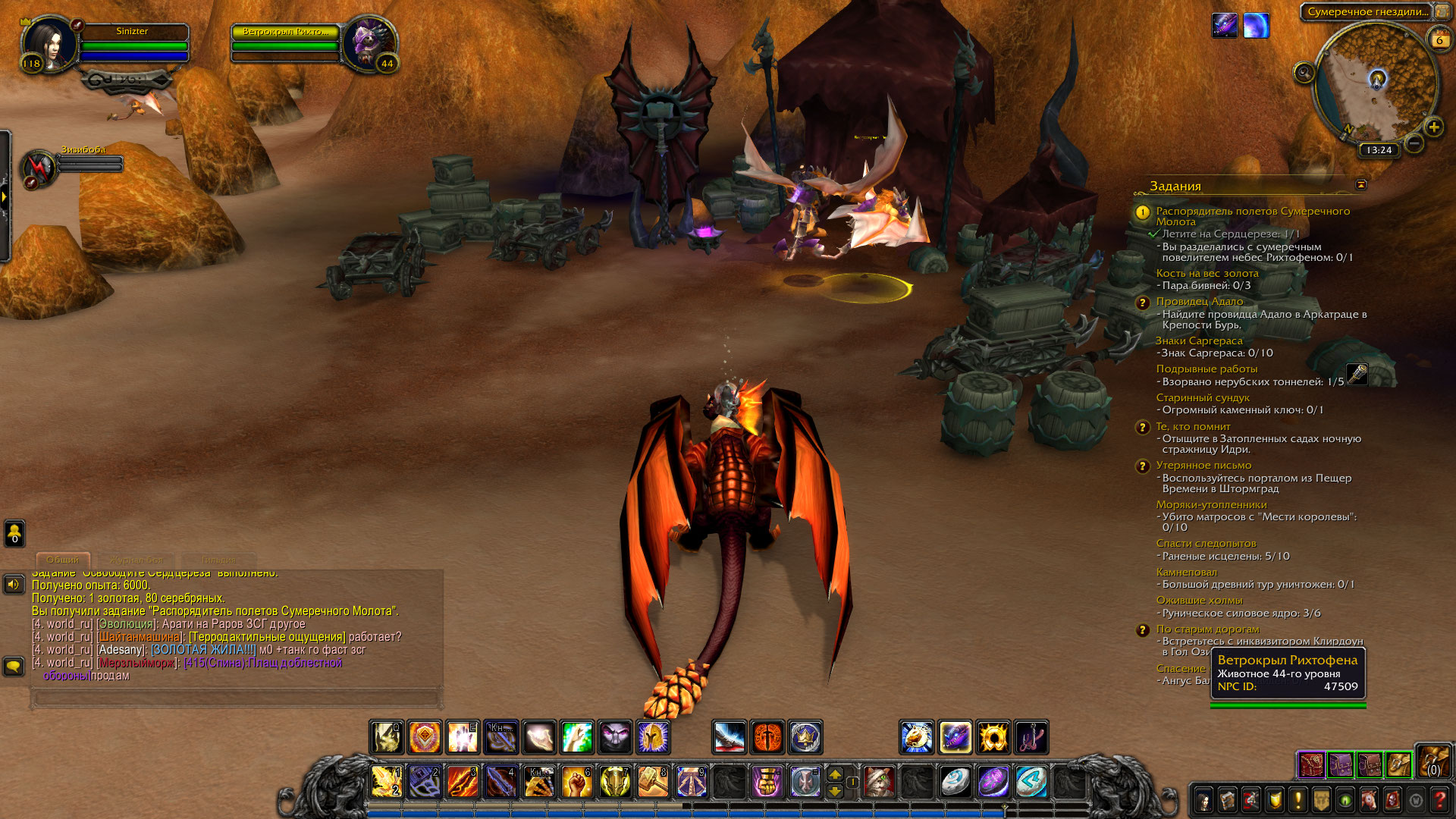Collapse the Задания quest tracker
The width and height of the screenshot is (1456, 819).
[1361, 184]
